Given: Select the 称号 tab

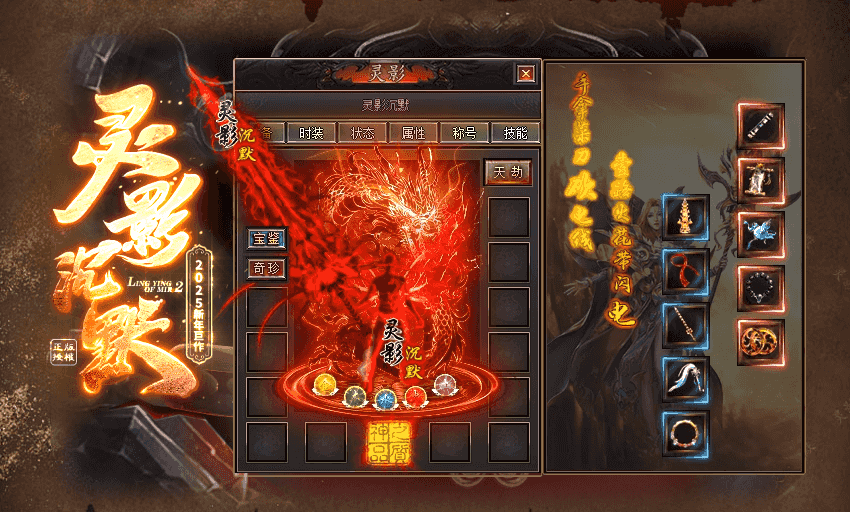Looking at the screenshot, I should [464, 132].
